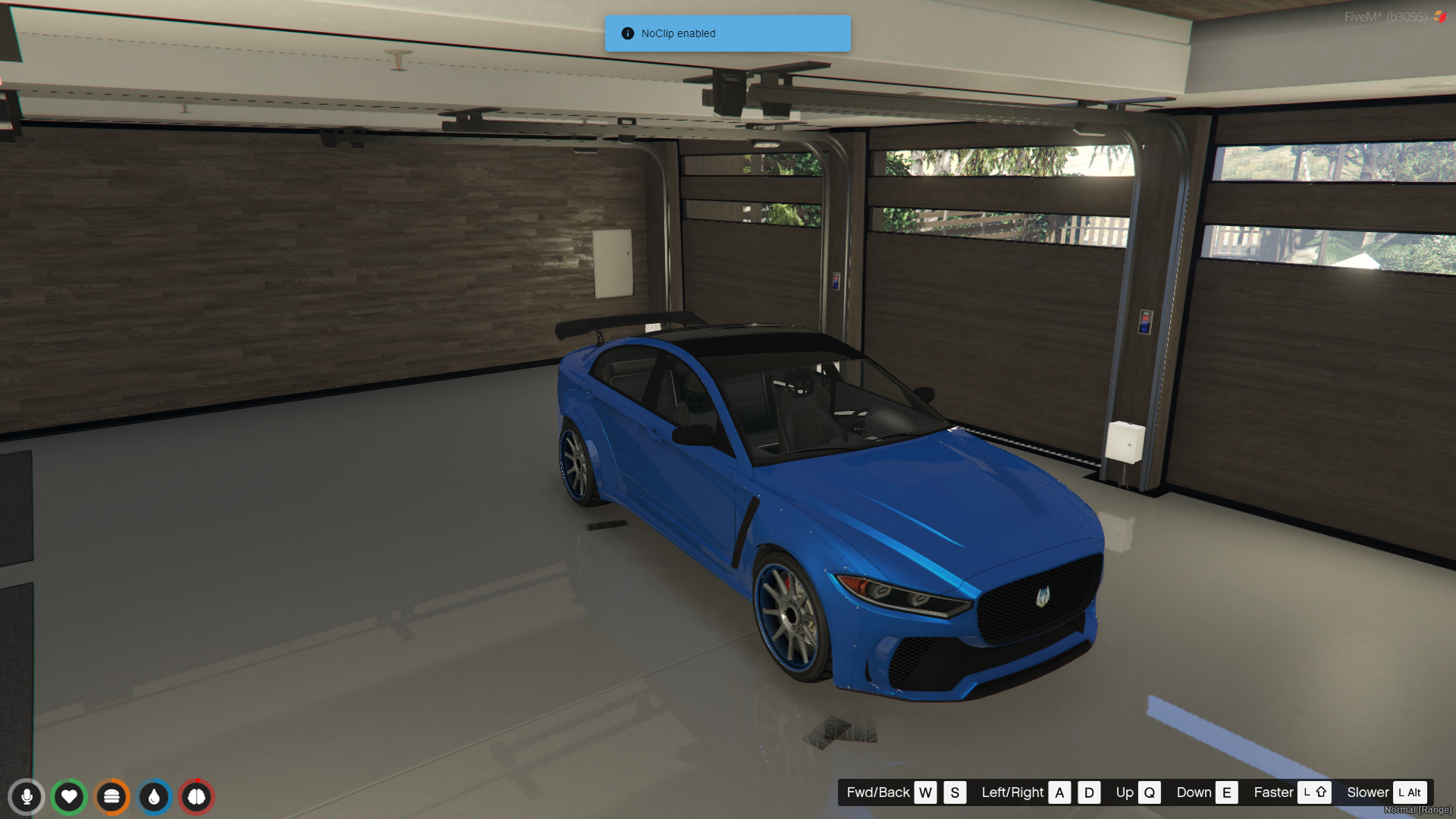The width and height of the screenshot is (1456, 819).
Task: Select the water drop thirst icon
Action: tap(155, 797)
